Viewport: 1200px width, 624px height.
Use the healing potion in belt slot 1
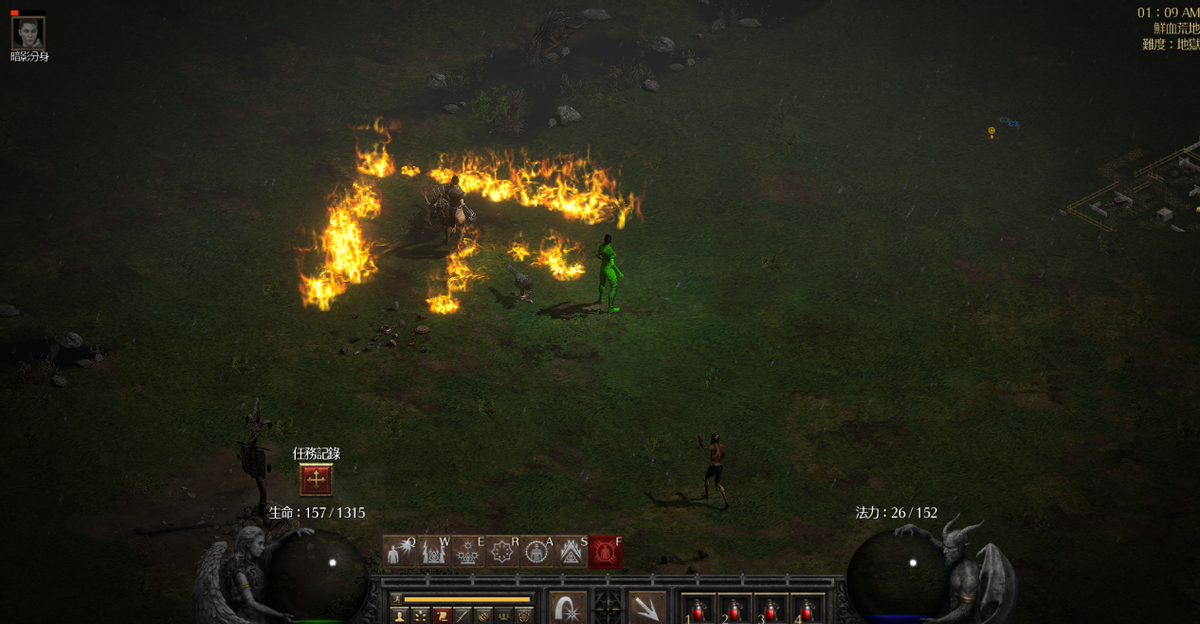[x=698, y=609]
